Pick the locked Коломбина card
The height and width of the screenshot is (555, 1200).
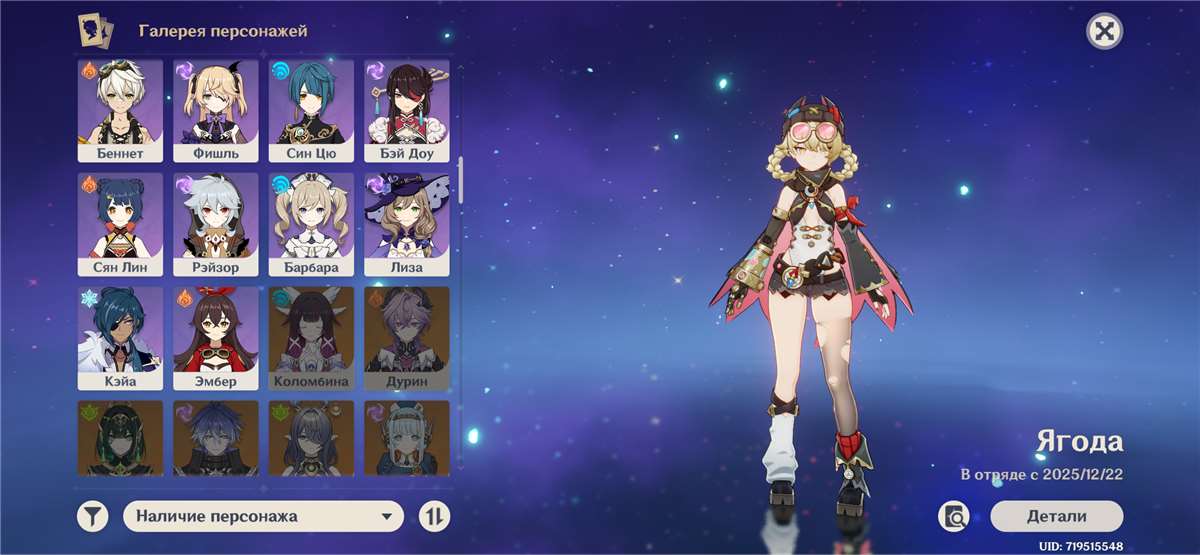311,338
